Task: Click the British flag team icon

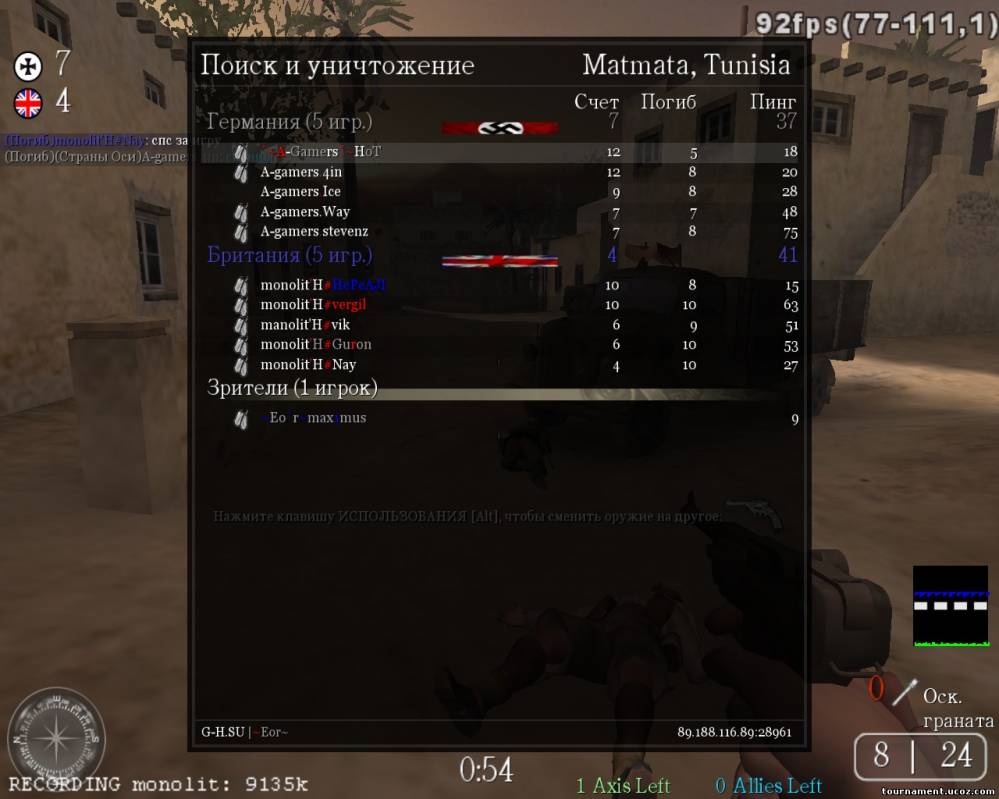Action: (27, 102)
